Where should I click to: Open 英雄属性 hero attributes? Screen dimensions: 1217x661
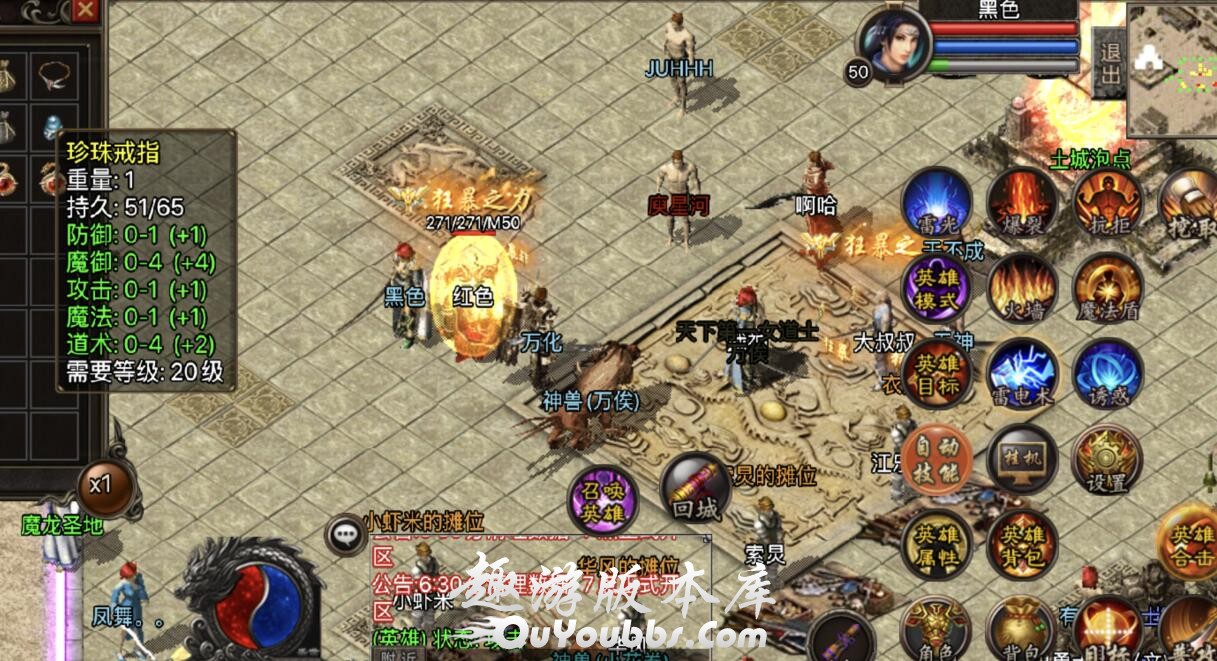[x=936, y=545]
